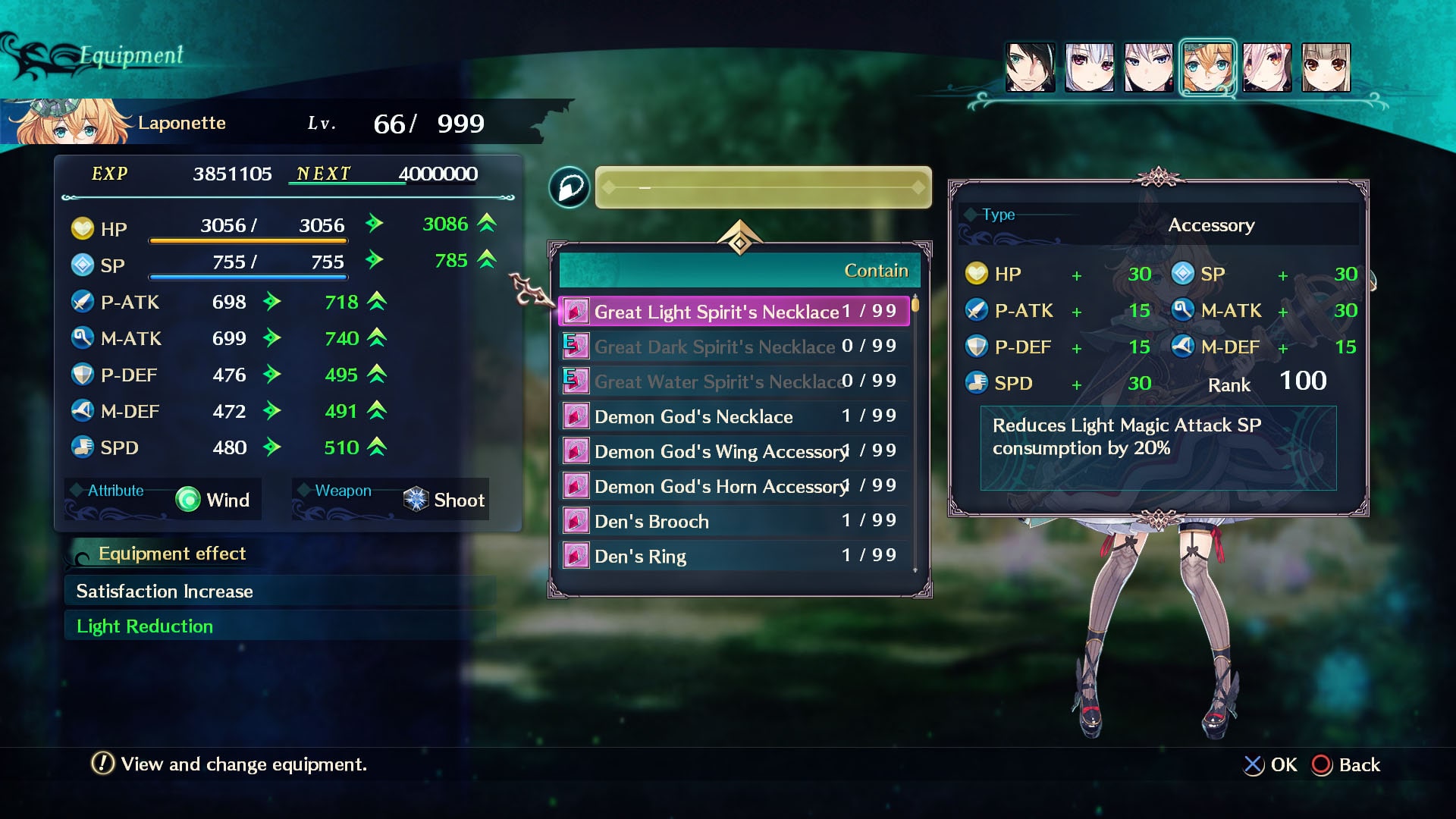Click the equipped accessory slot icon above list

570,187
